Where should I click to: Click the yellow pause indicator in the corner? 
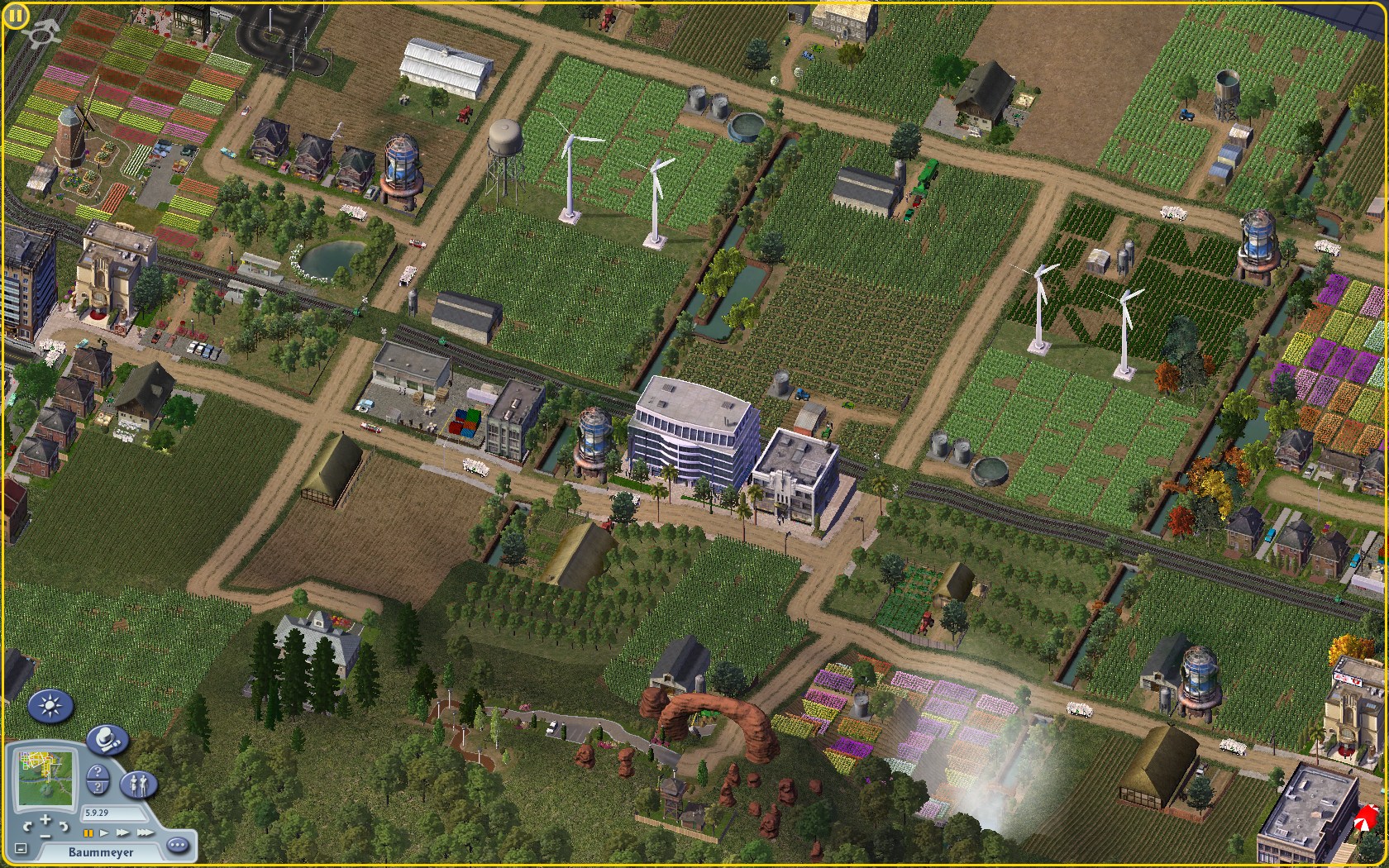(x=15, y=17)
